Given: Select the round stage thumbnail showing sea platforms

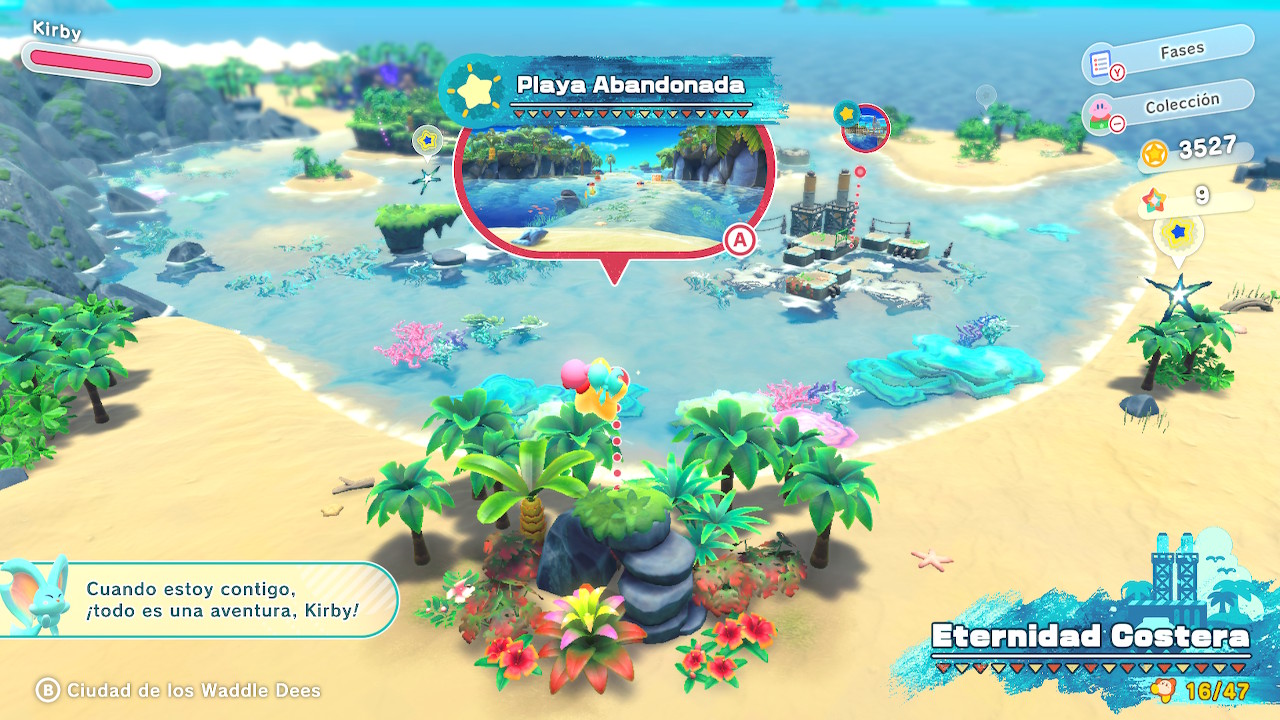Looking at the screenshot, I should [x=866, y=127].
